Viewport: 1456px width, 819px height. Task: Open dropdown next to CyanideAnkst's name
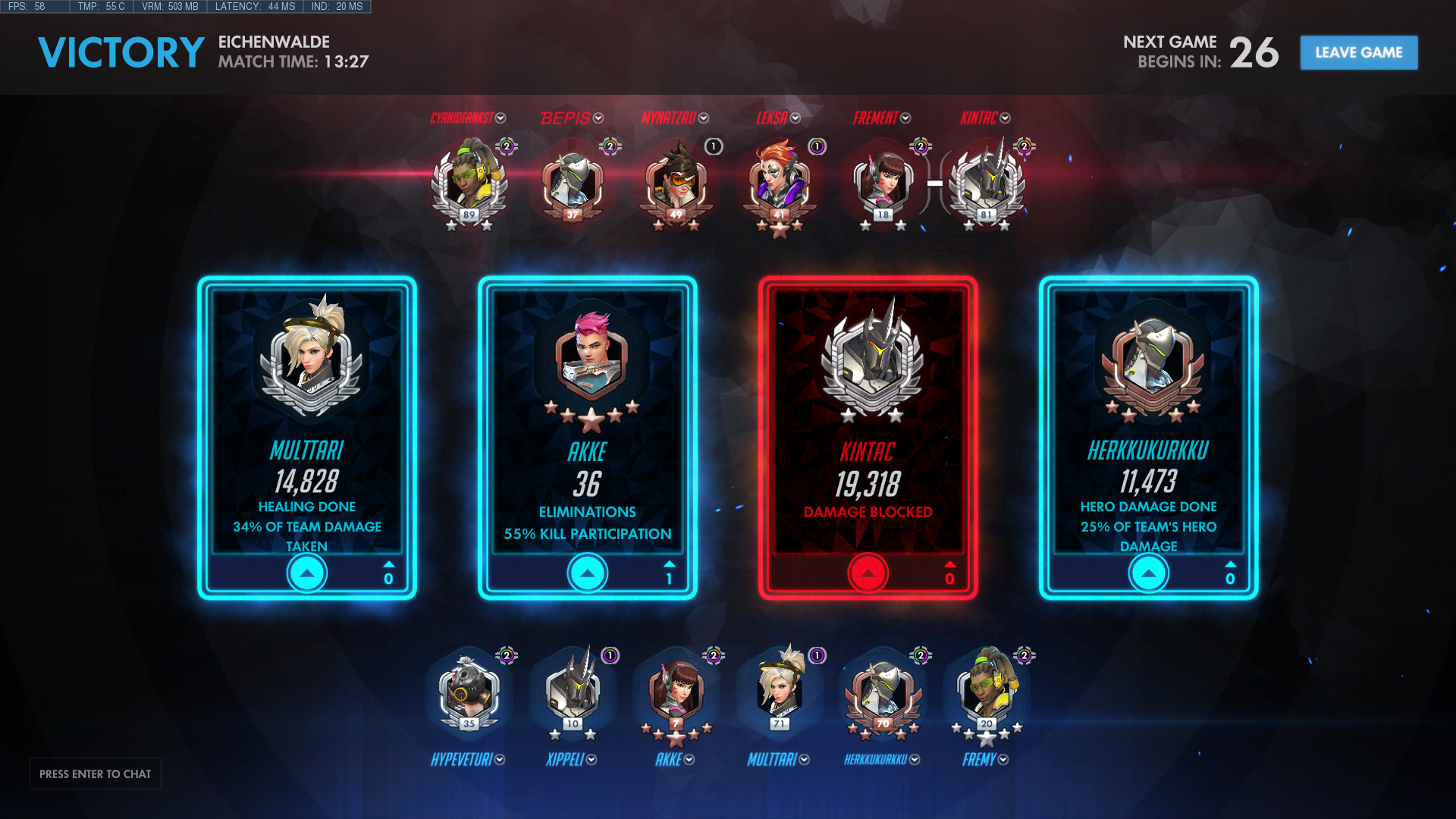[500, 118]
